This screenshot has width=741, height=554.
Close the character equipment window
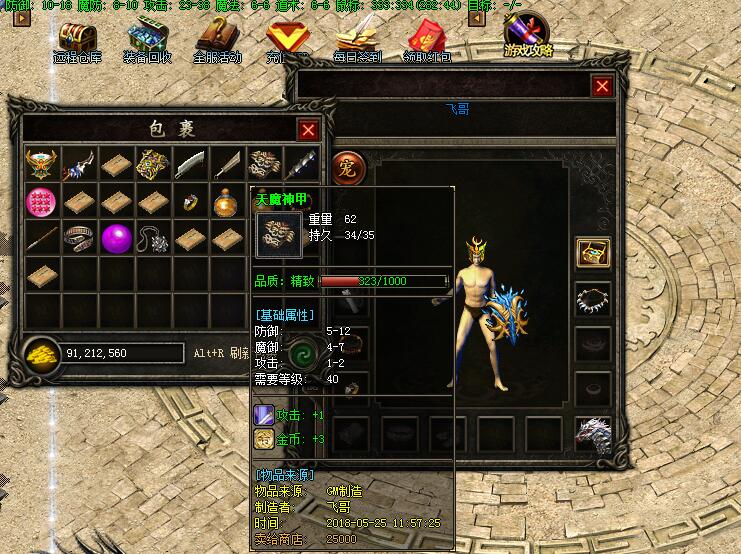point(602,87)
